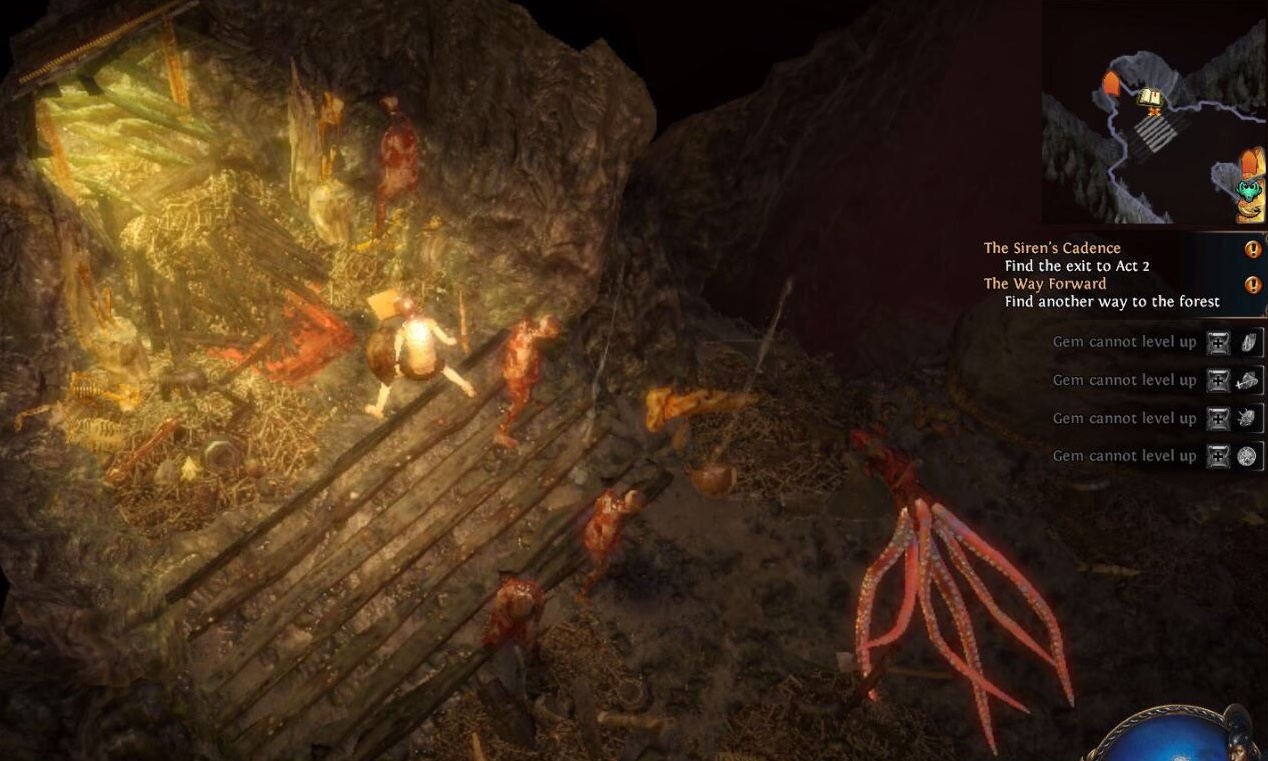
Task: Select The Way Forward quest entry
Action: tap(1045, 284)
